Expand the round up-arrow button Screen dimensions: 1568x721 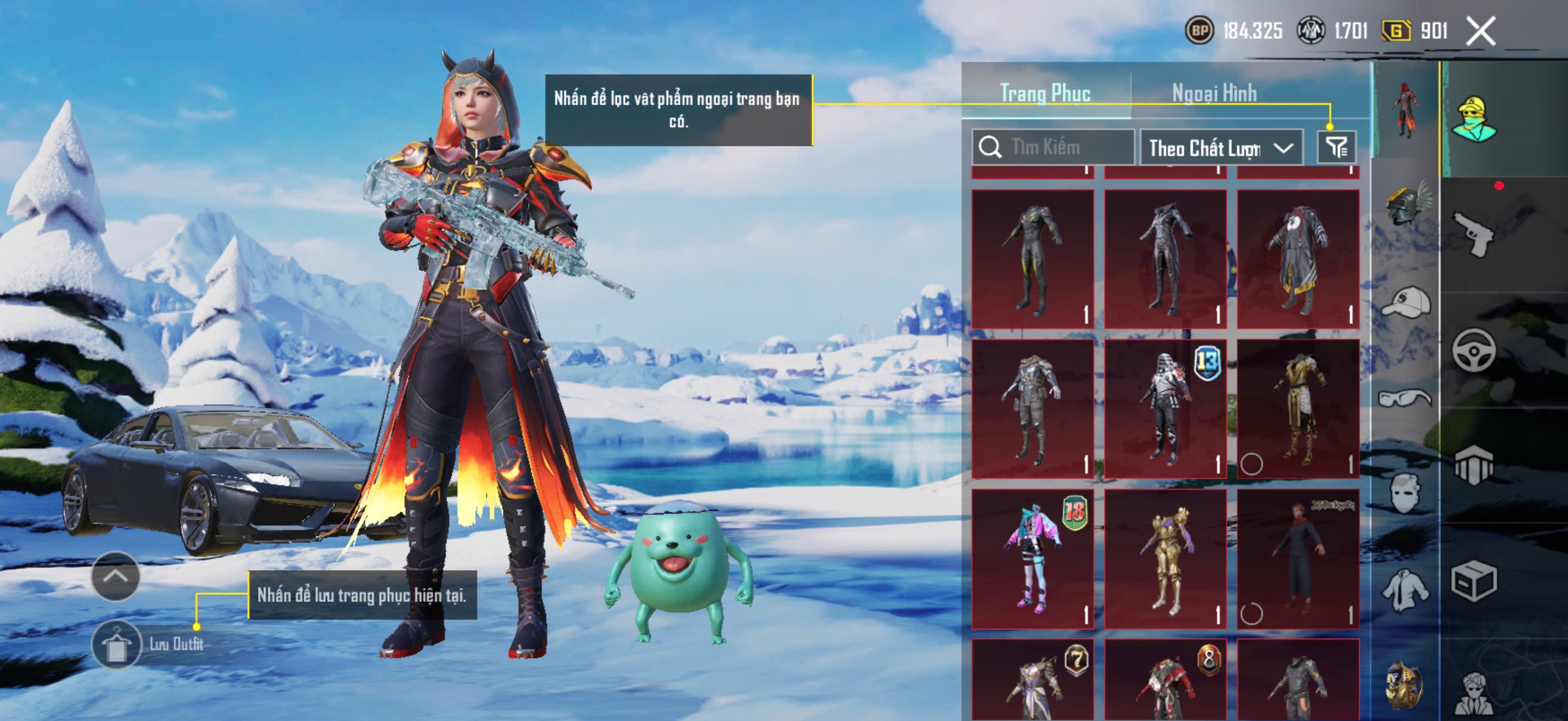click(115, 576)
